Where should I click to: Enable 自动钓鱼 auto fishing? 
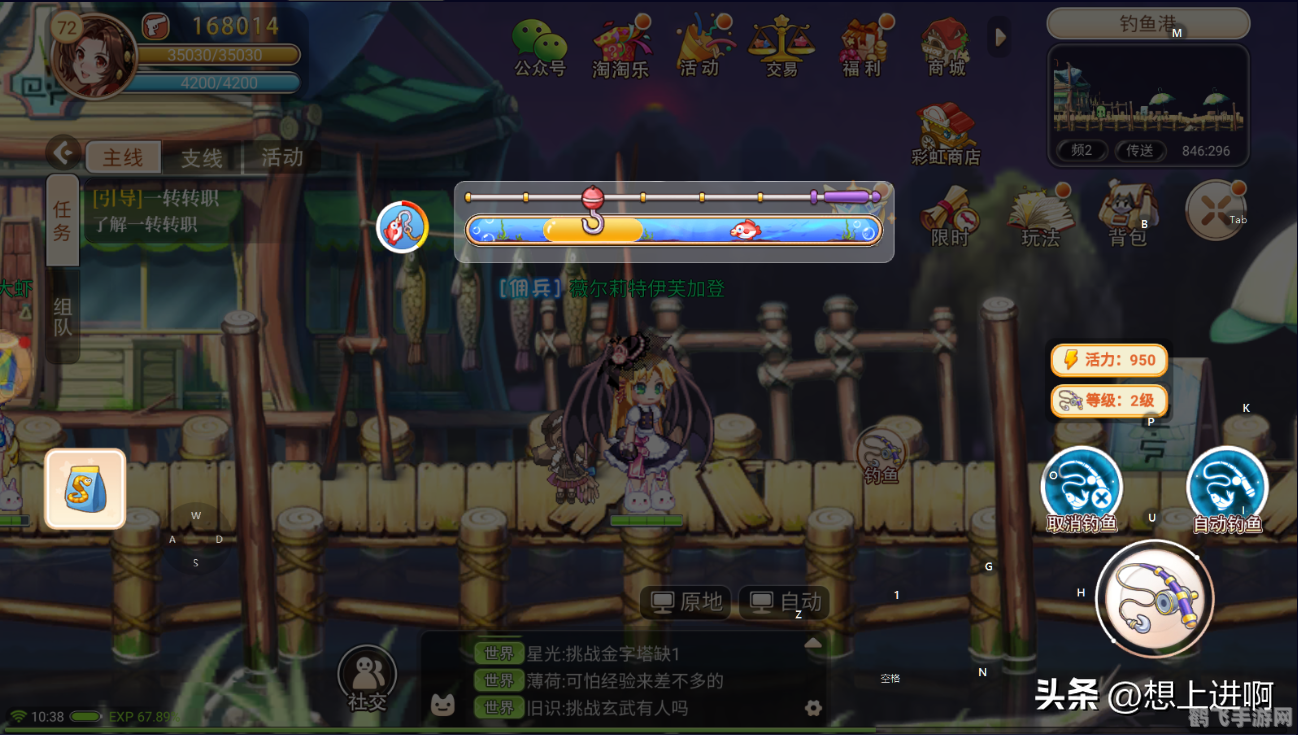(1227, 490)
